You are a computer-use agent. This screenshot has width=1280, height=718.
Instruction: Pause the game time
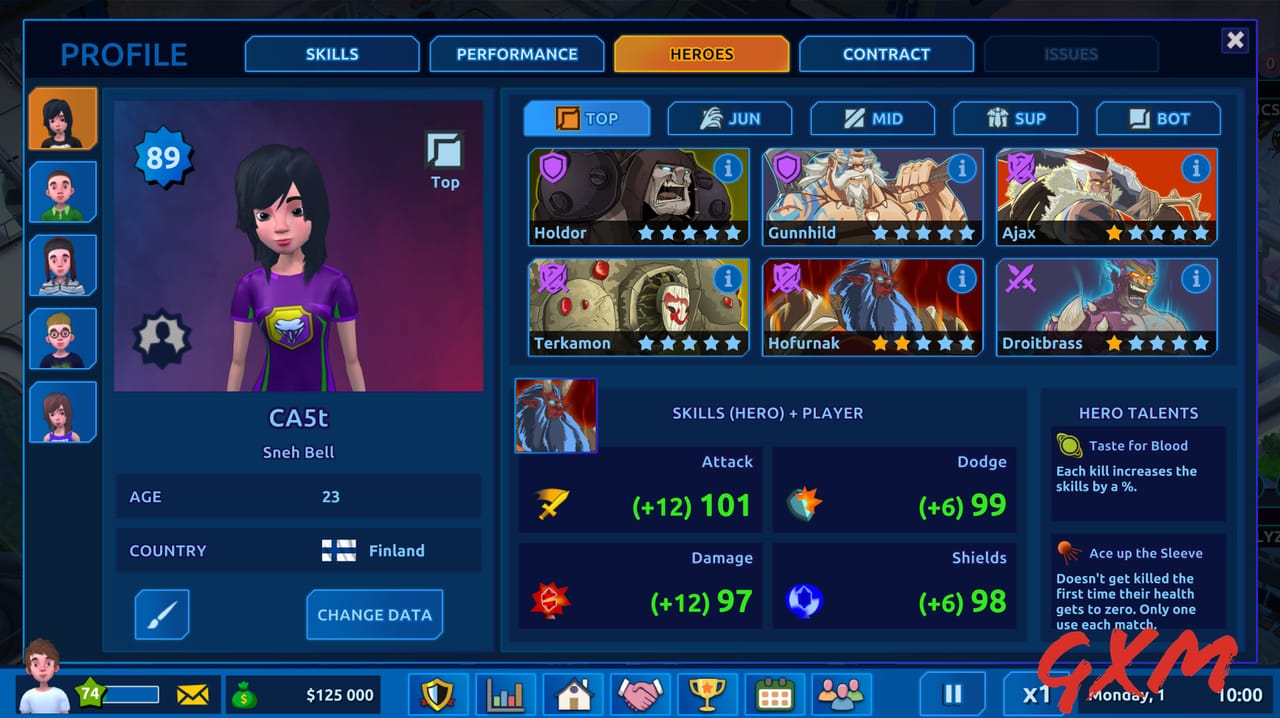[x=952, y=694]
